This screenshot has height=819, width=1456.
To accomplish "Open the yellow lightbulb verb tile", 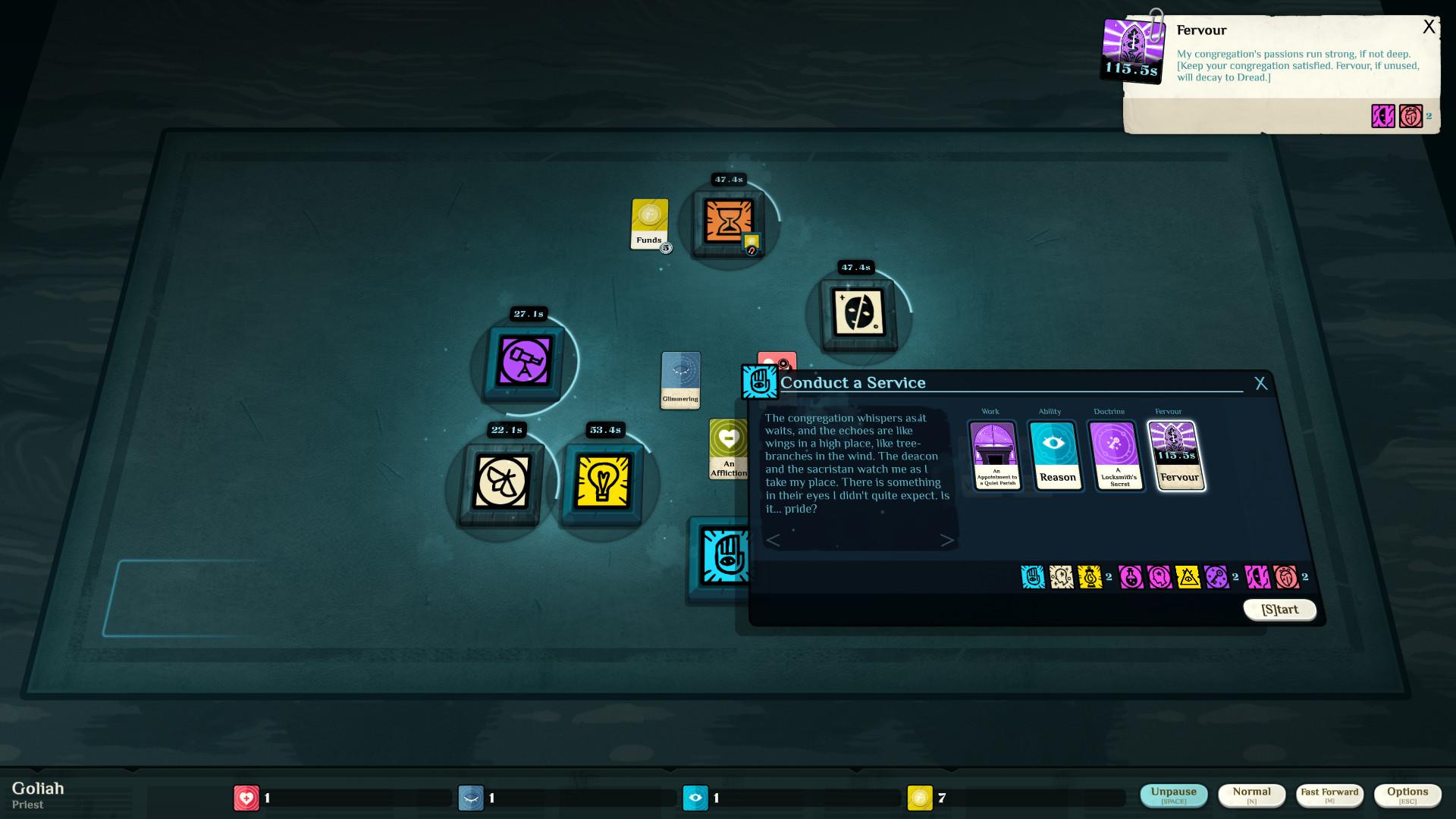I will (604, 486).
